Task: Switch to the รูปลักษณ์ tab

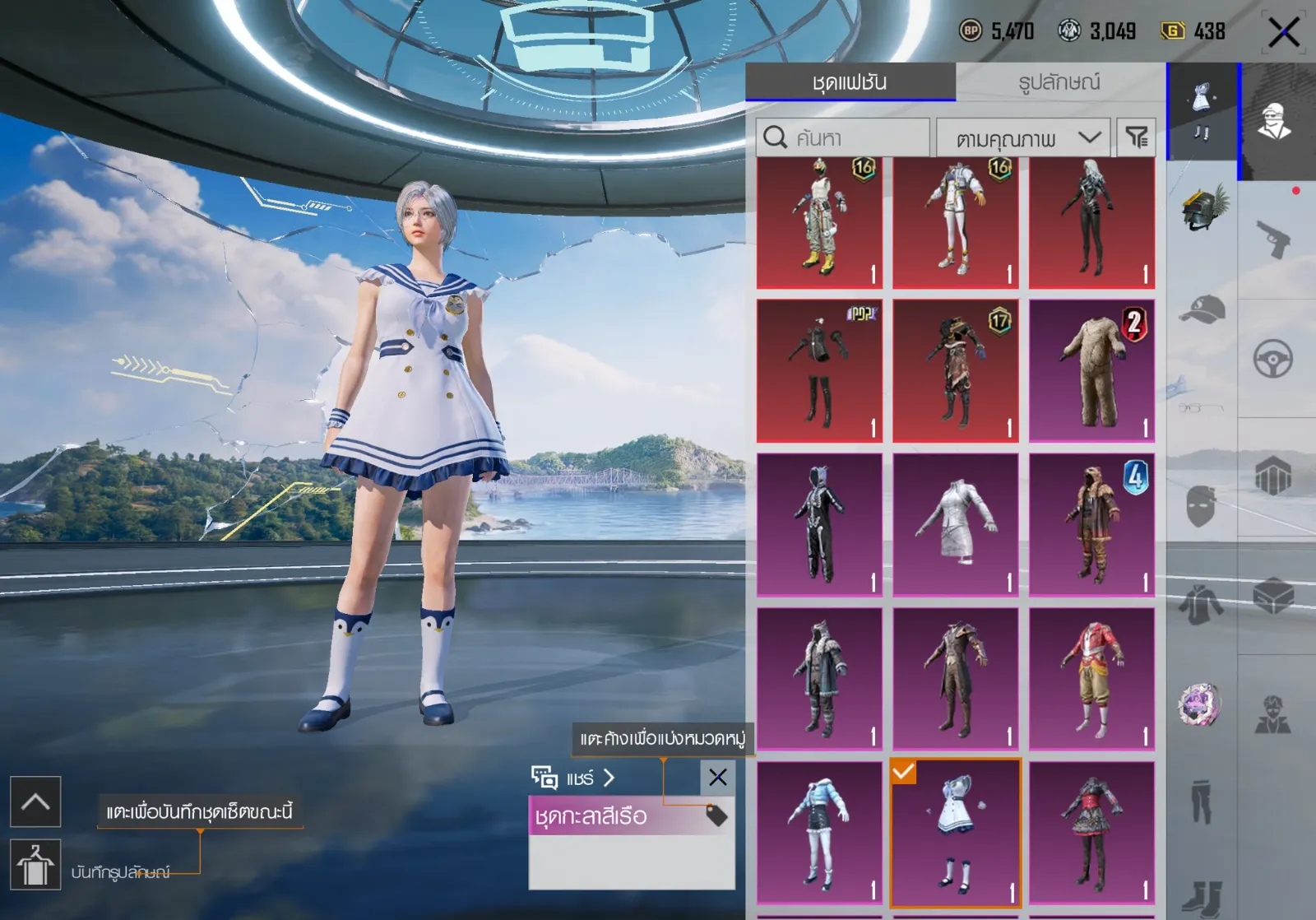Action: pyautogui.click(x=1059, y=82)
